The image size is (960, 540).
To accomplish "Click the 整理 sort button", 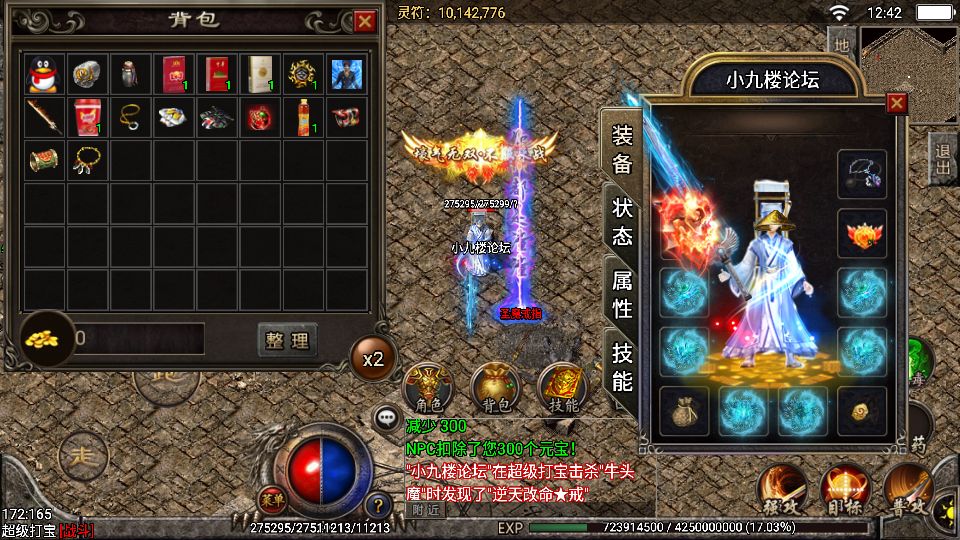I will coord(288,340).
